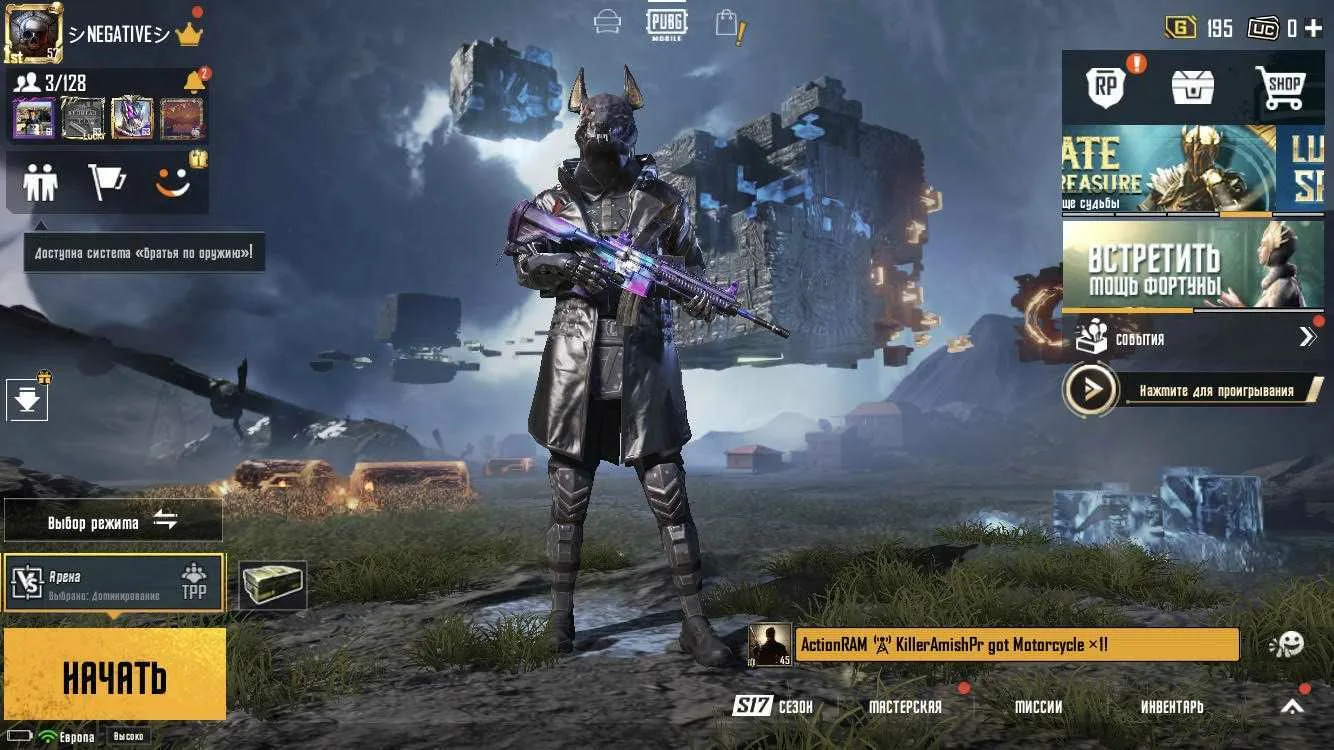Screen dimensions: 1334x750
Task: Enter the SHOP via cart icon
Action: coord(1283,88)
